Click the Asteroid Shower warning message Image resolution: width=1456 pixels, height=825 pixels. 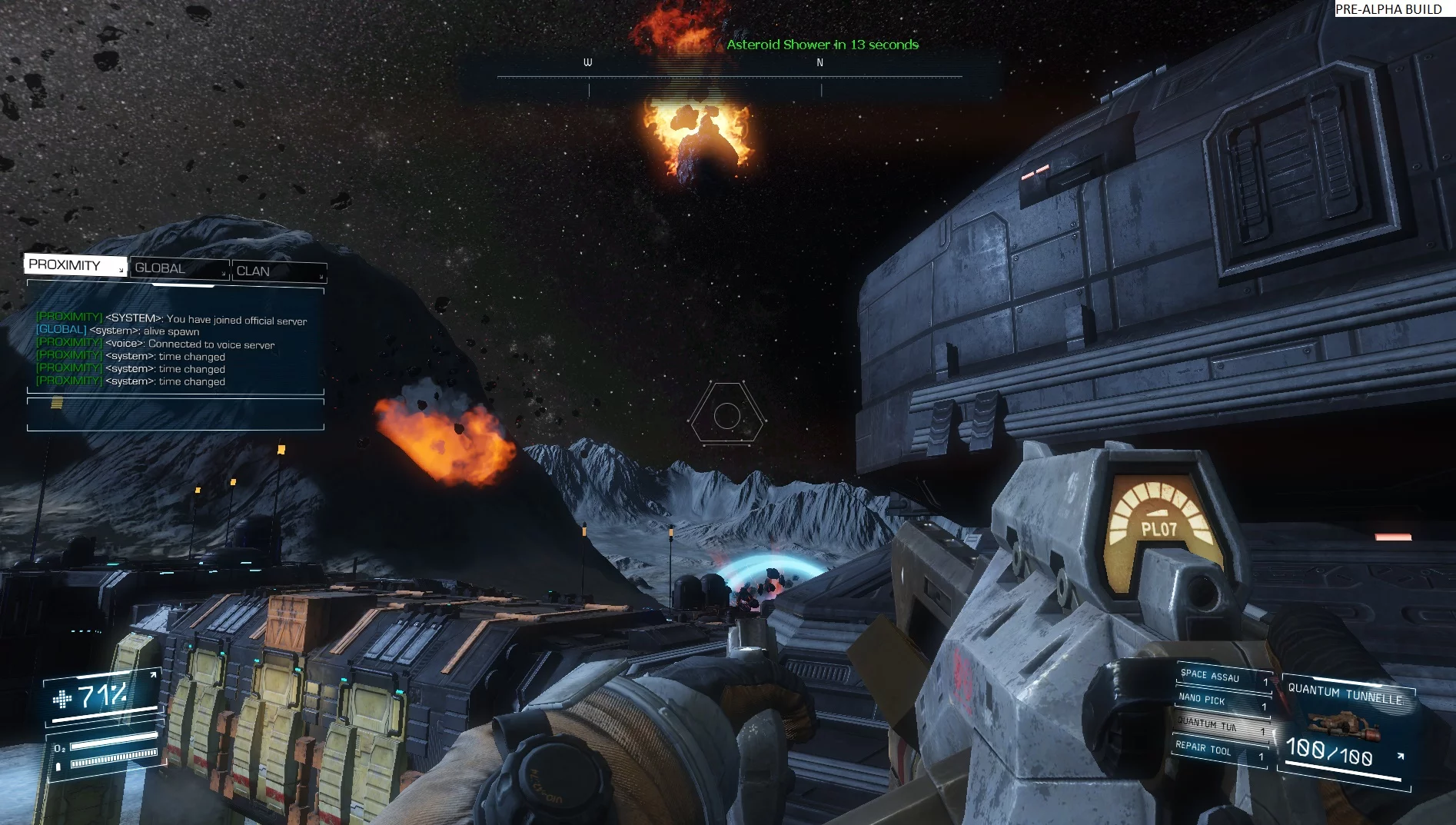(823, 45)
